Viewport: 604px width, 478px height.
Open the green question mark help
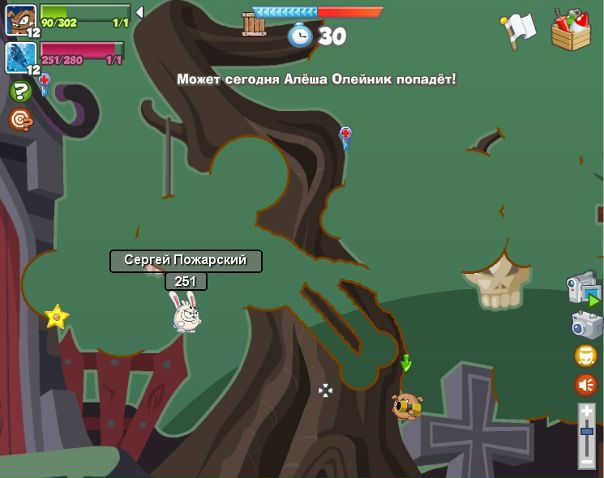click(x=20, y=91)
